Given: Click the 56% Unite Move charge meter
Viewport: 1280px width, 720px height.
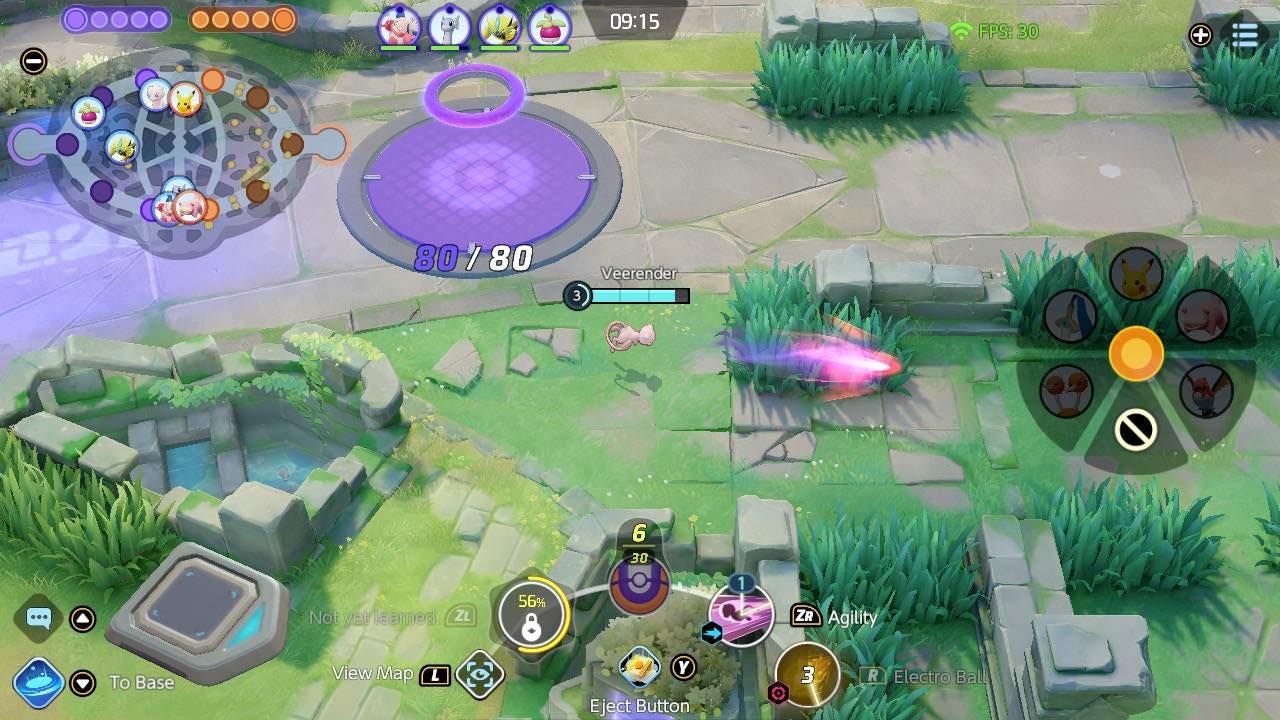Looking at the screenshot, I should click(534, 605).
